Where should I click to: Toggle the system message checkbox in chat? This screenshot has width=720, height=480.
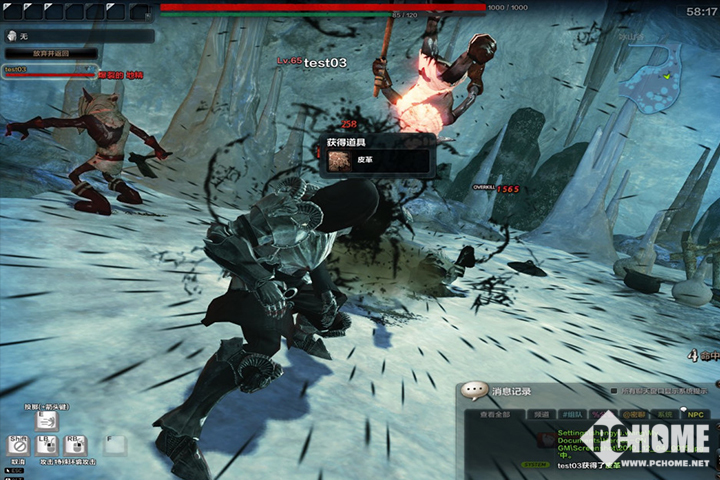614,391
